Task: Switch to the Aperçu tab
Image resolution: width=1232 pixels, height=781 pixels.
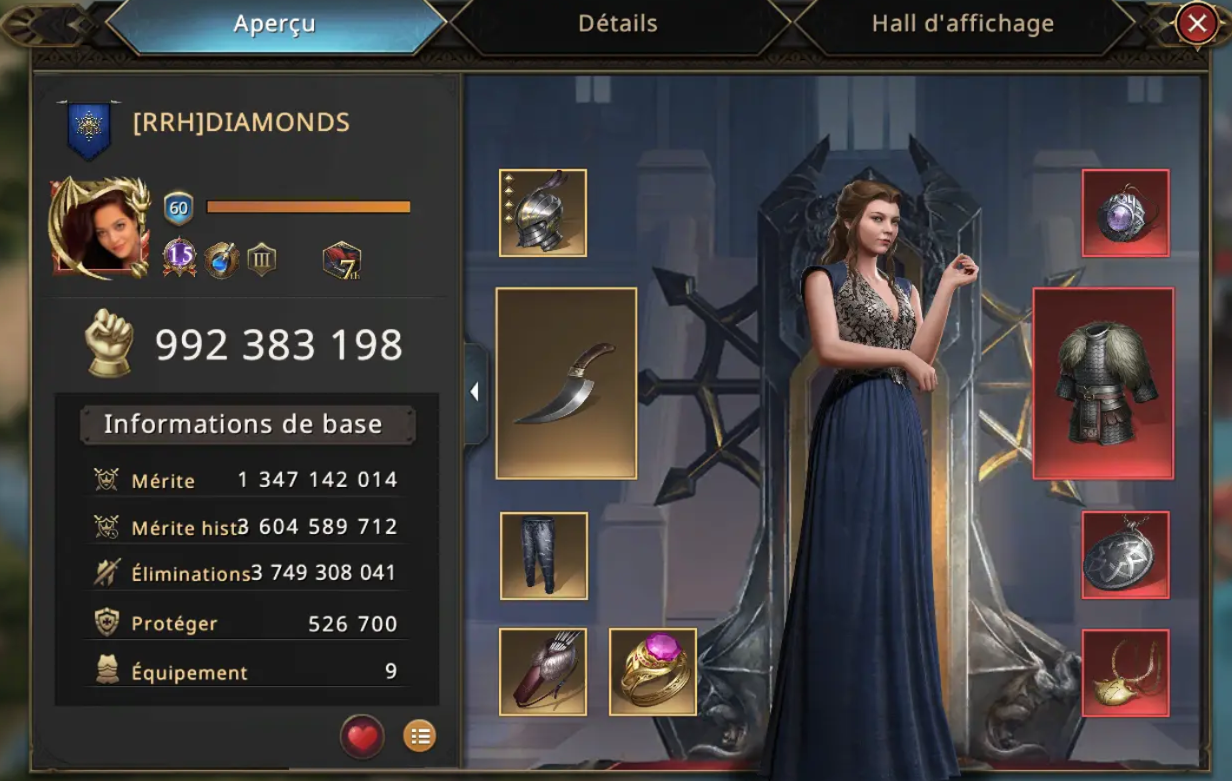Action: tap(275, 24)
